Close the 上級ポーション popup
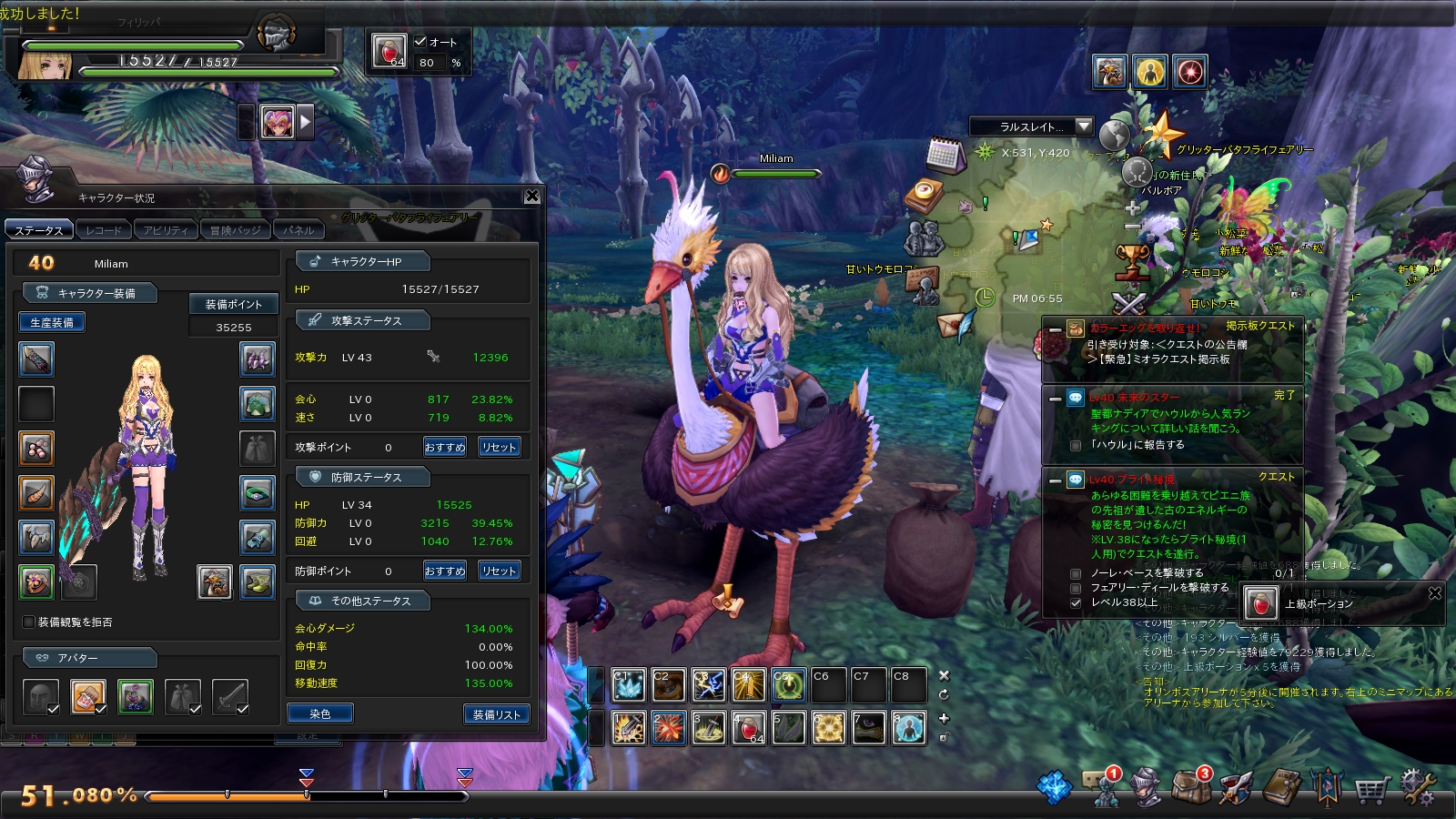Image resolution: width=1456 pixels, height=819 pixels. pos(1435,593)
